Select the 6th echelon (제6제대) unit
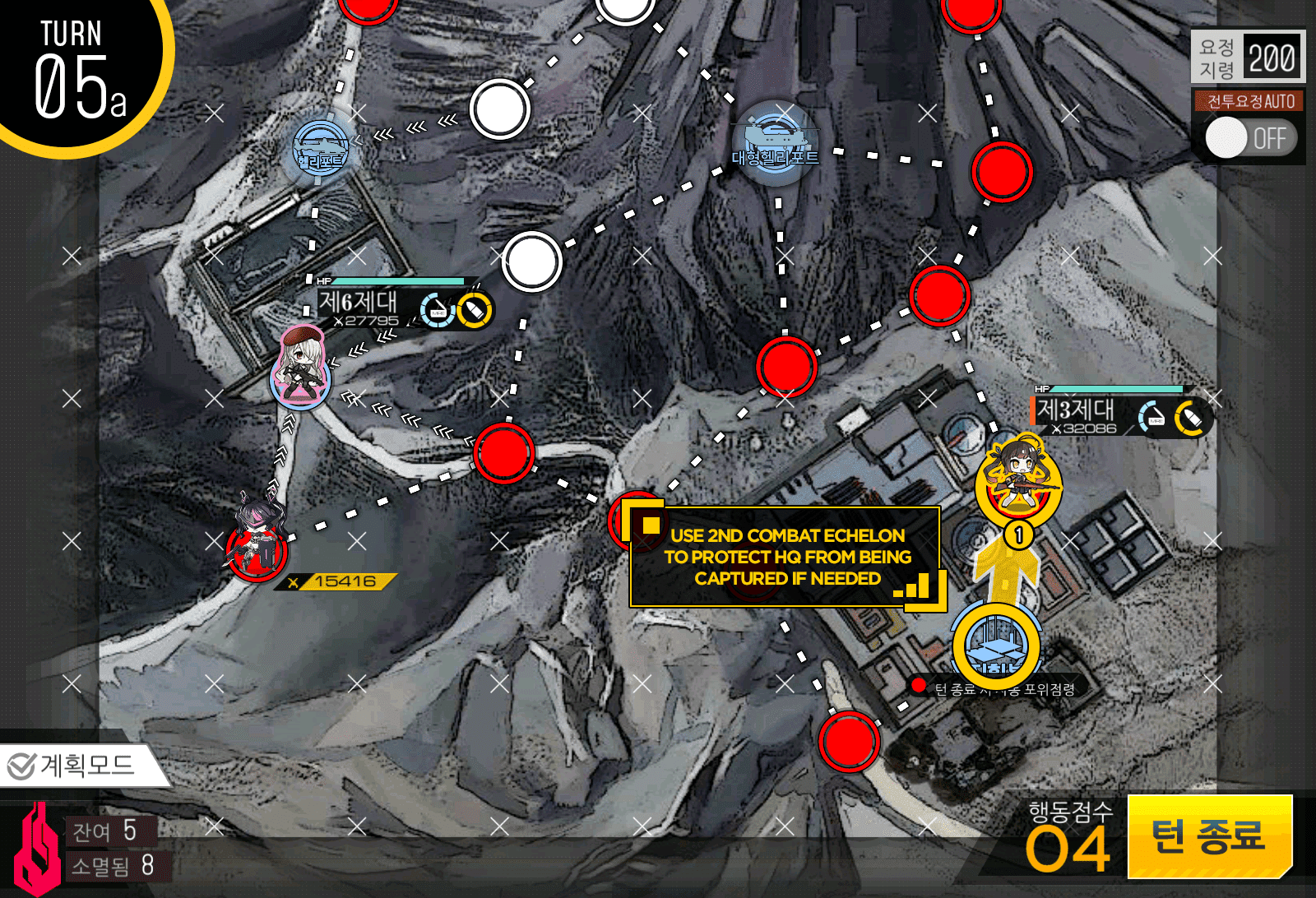Image resolution: width=1316 pixels, height=898 pixels. [x=301, y=368]
